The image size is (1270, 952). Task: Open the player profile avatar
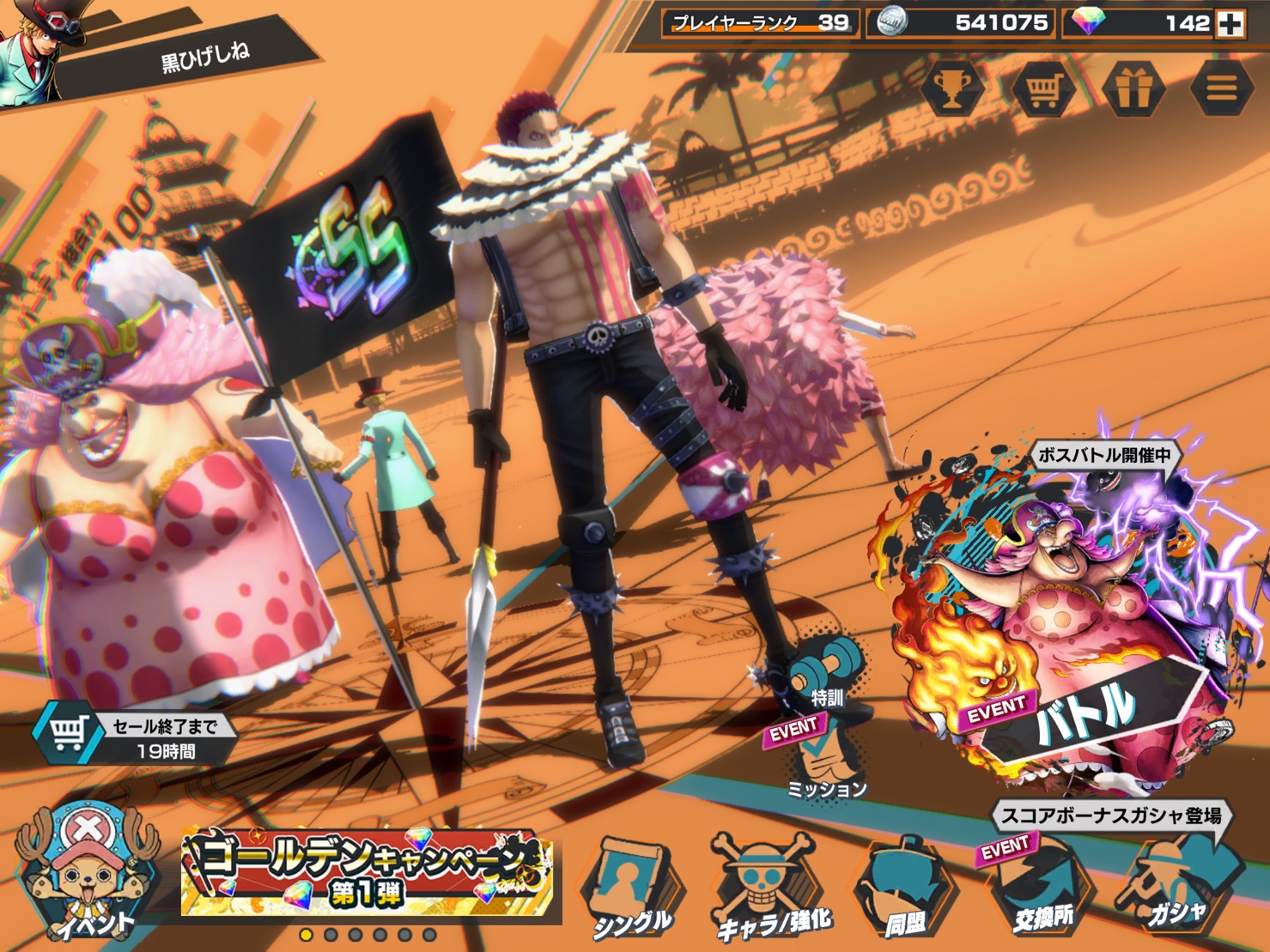pos(34,52)
